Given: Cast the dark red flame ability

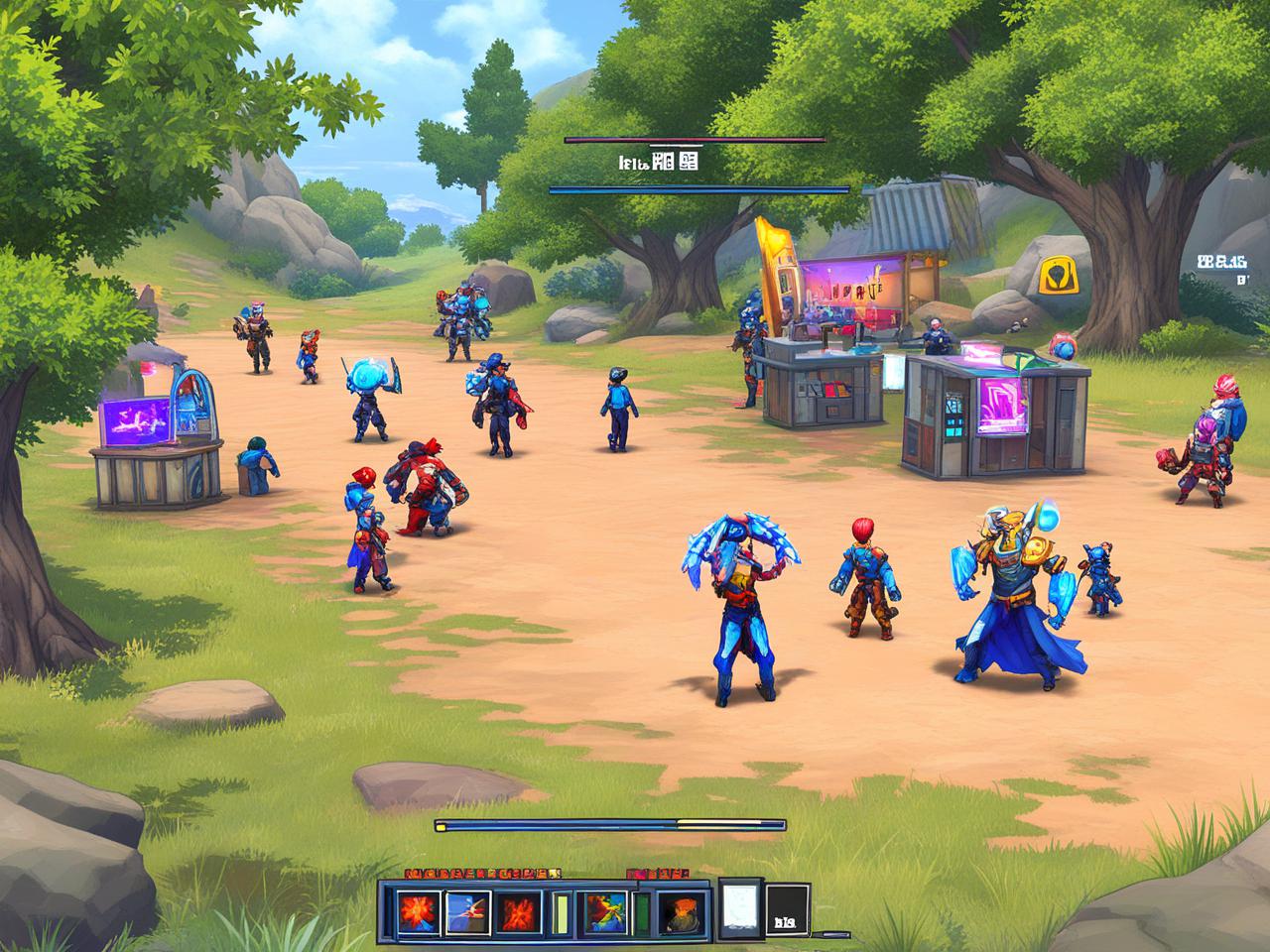Looking at the screenshot, I should pyautogui.click(x=518, y=912).
